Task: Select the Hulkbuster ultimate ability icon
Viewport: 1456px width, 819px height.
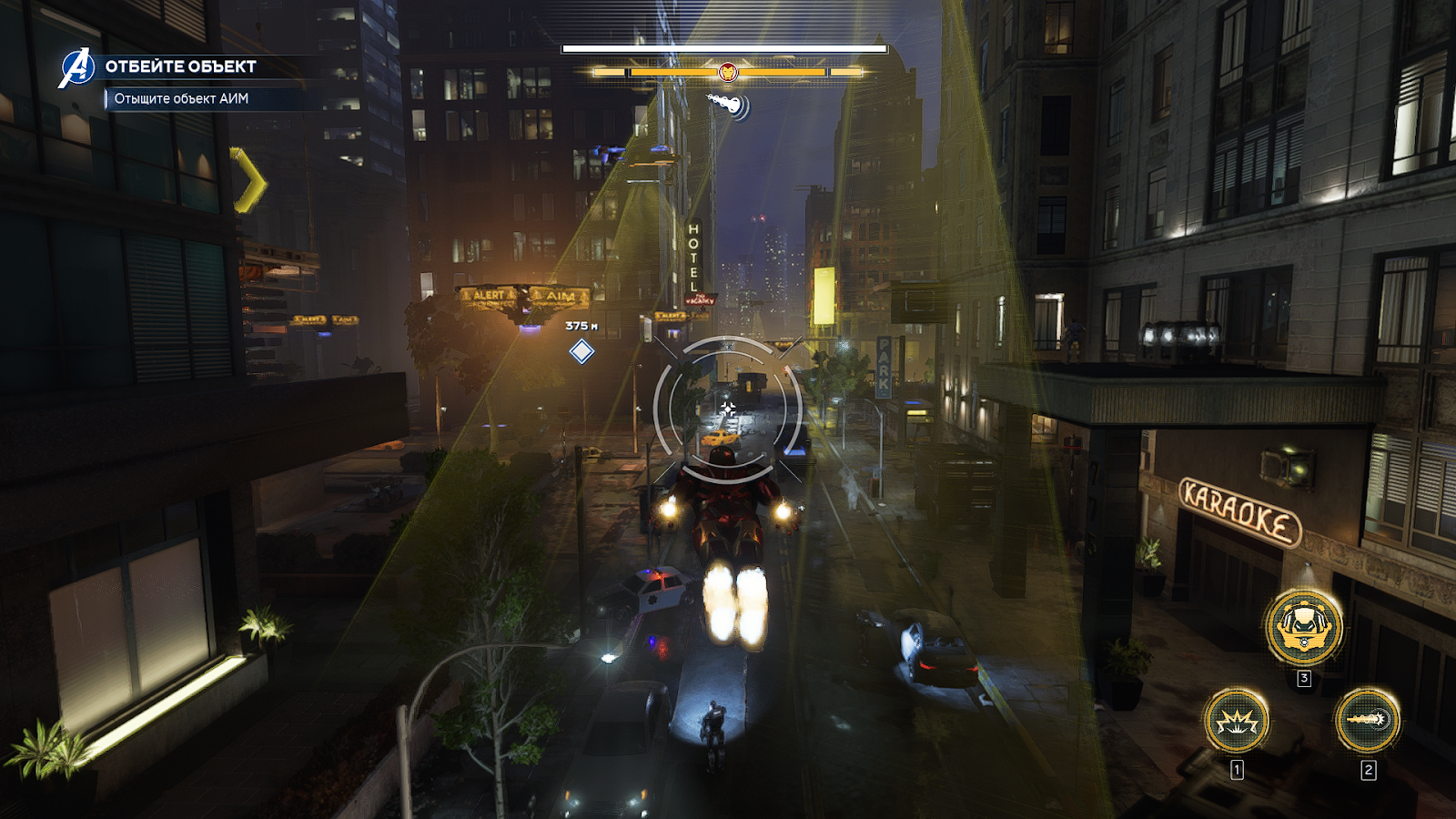Action: click(x=1303, y=626)
